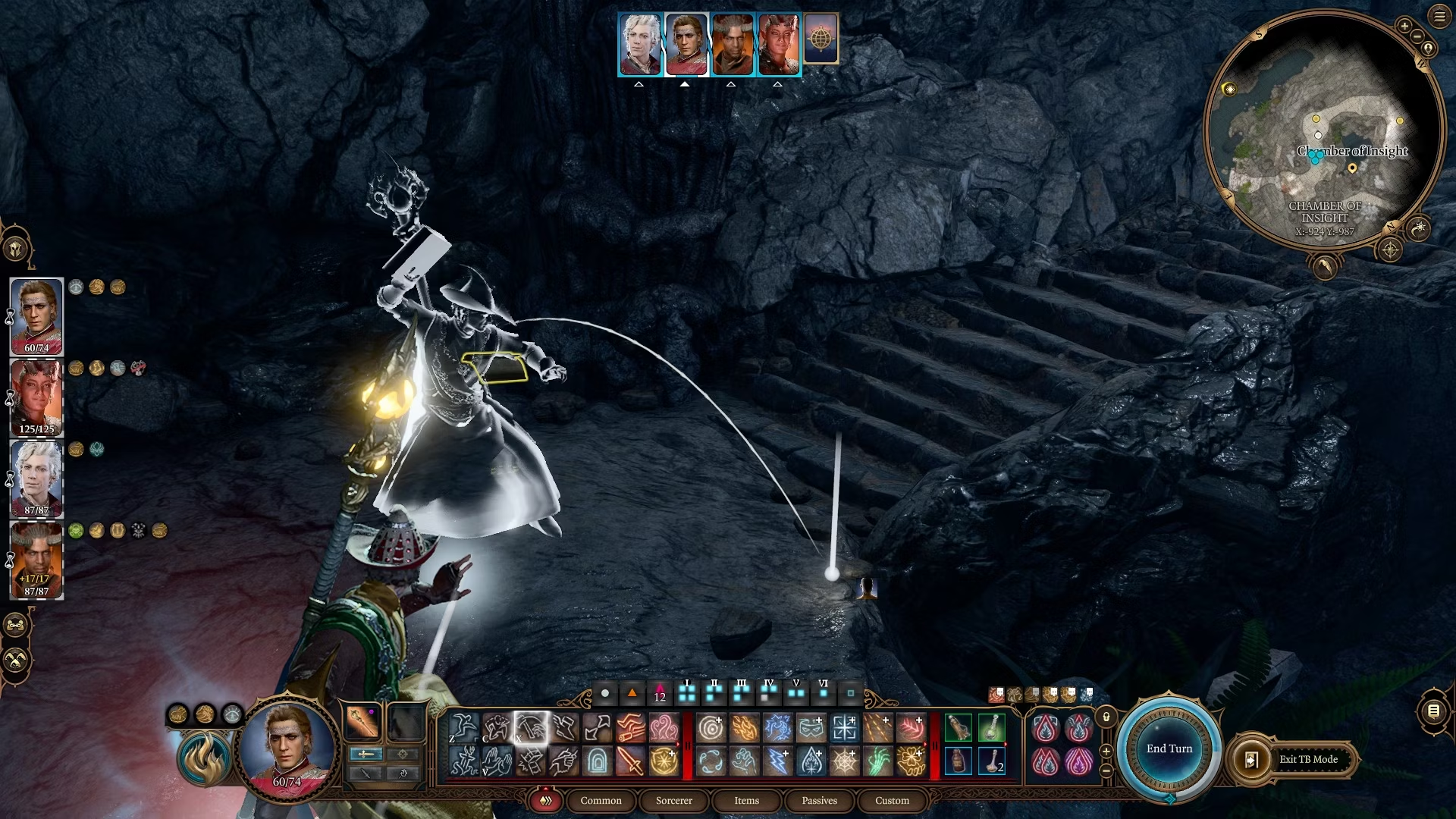The width and height of the screenshot is (1456, 819).
Task: Select the Custom hotbar tab
Action: click(x=892, y=800)
